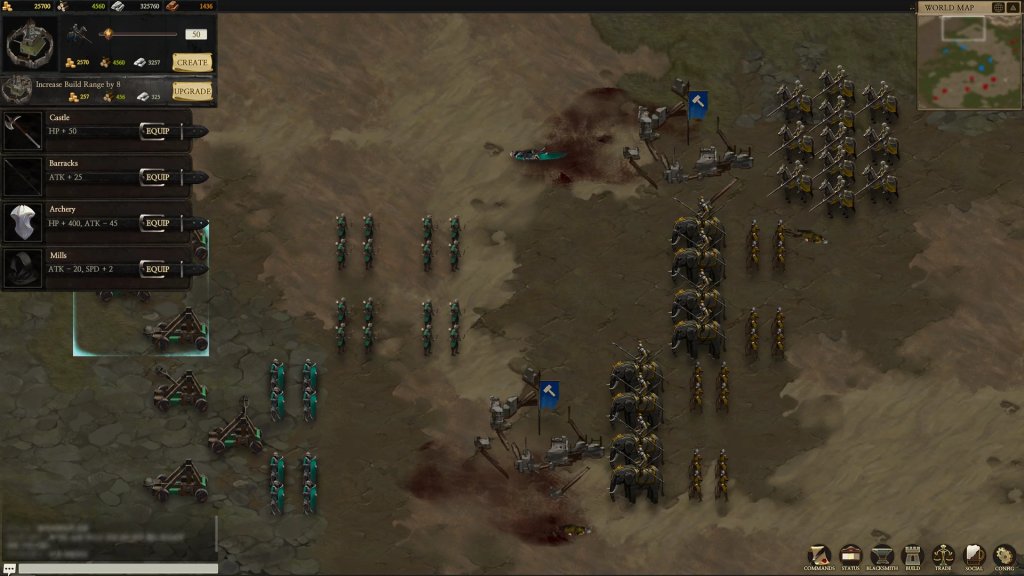Open the Config settings

click(1004, 556)
